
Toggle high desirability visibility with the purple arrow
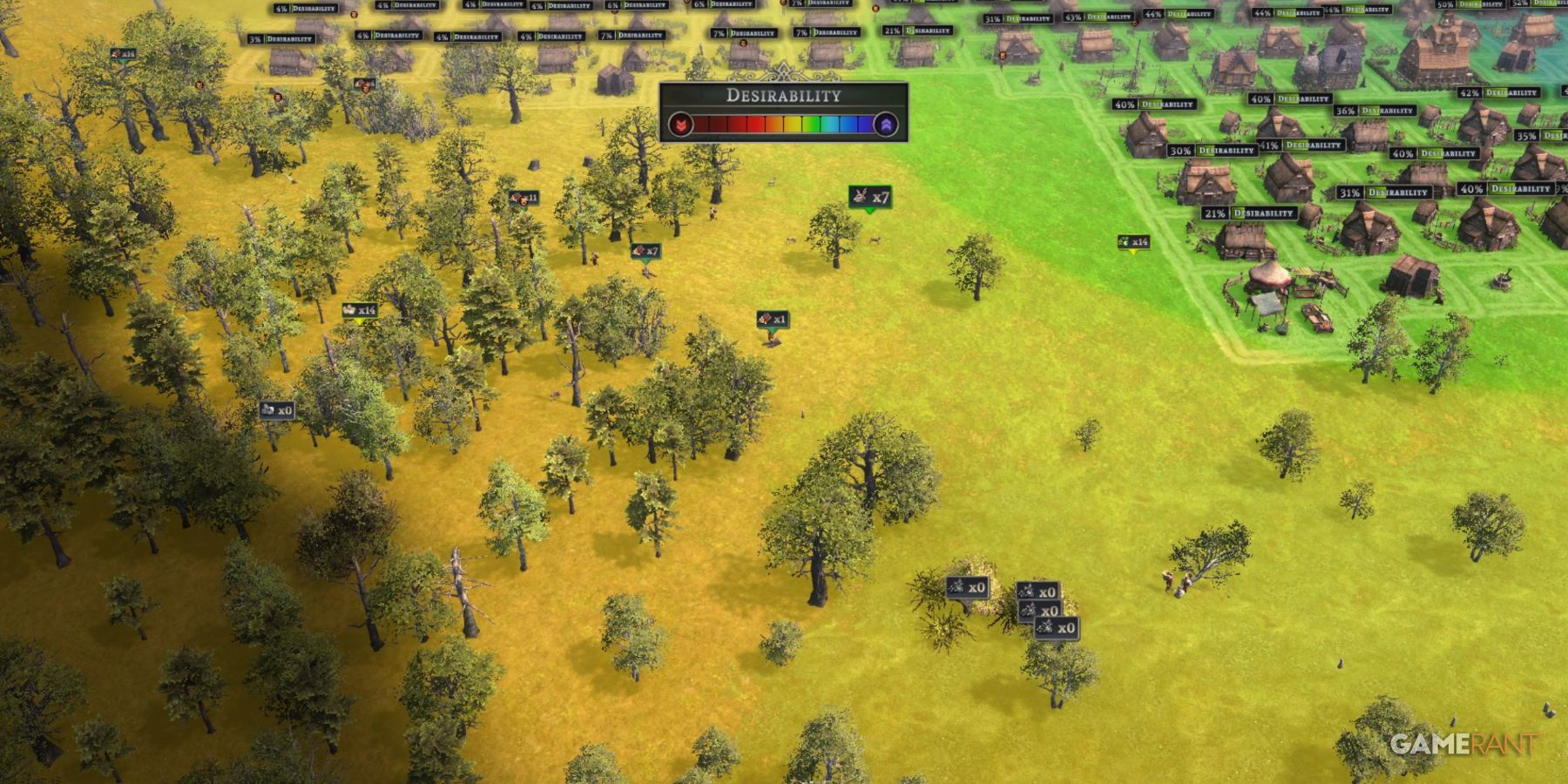[887, 125]
